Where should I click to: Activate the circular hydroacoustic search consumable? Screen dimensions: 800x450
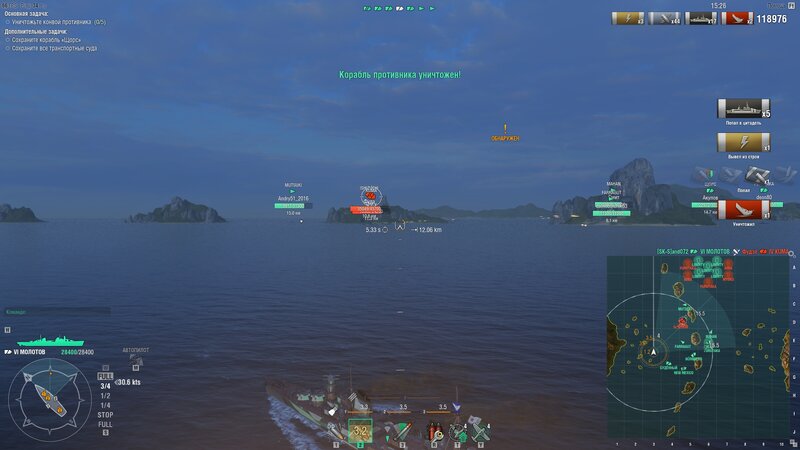click(x=459, y=432)
